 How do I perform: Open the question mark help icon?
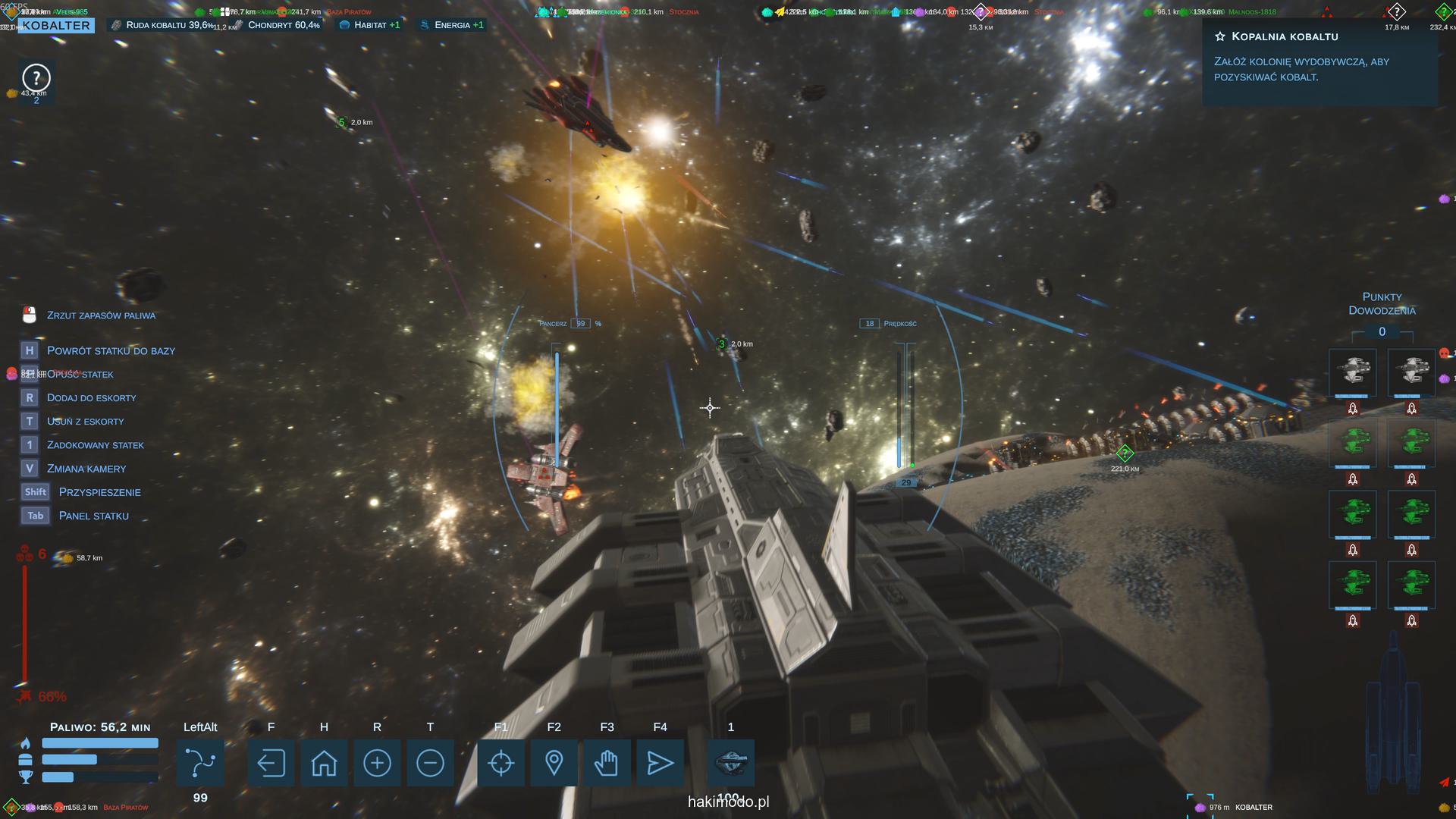point(36,77)
